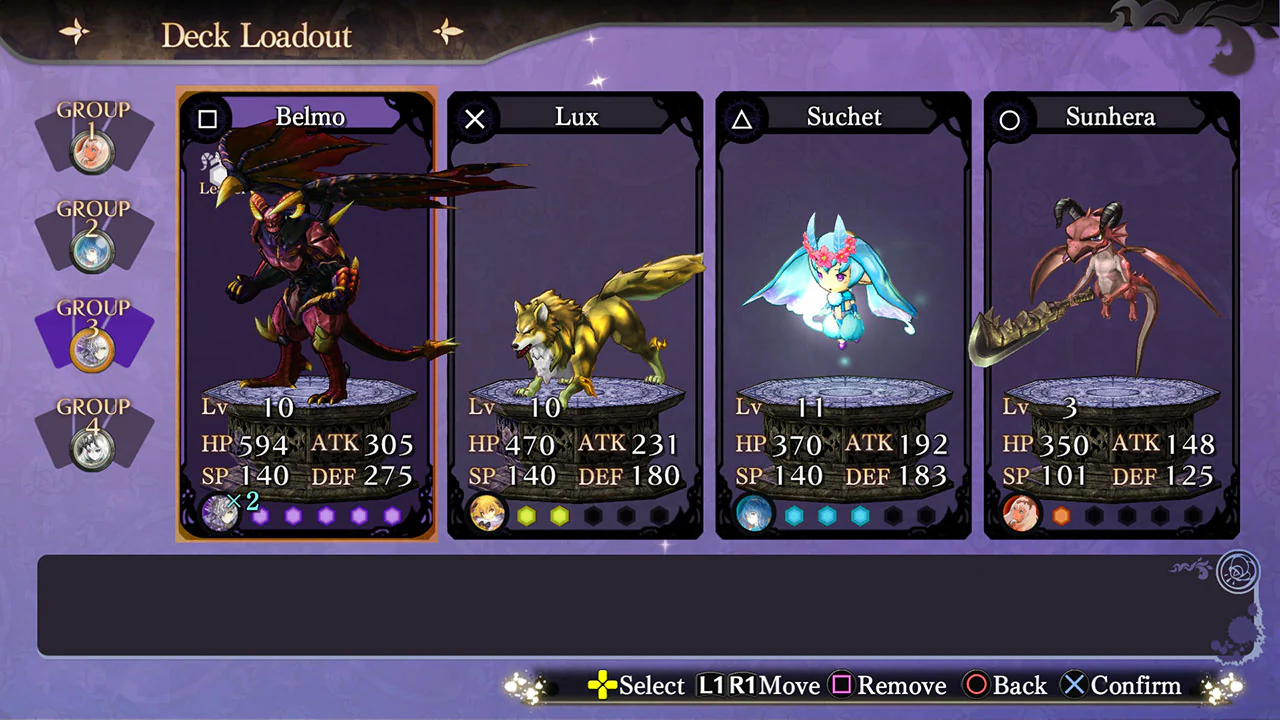Click the empty description panel at the bottom

coord(640,600)
